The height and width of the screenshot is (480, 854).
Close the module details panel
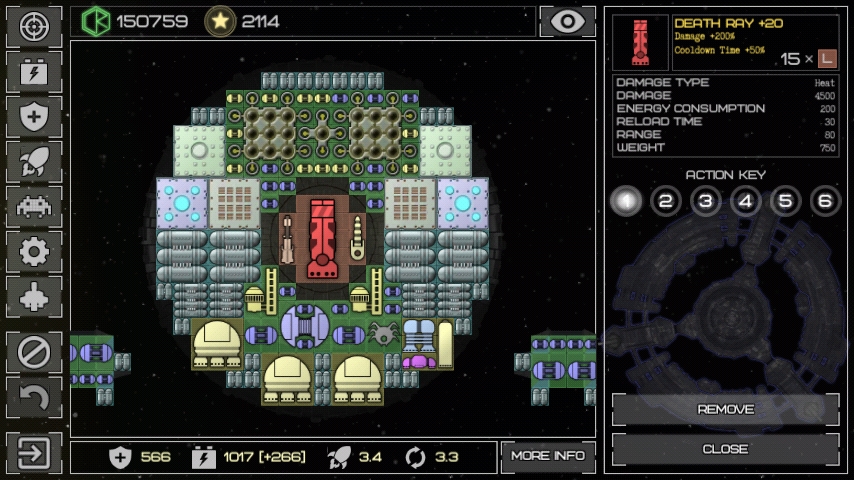(x=725, y=449)
